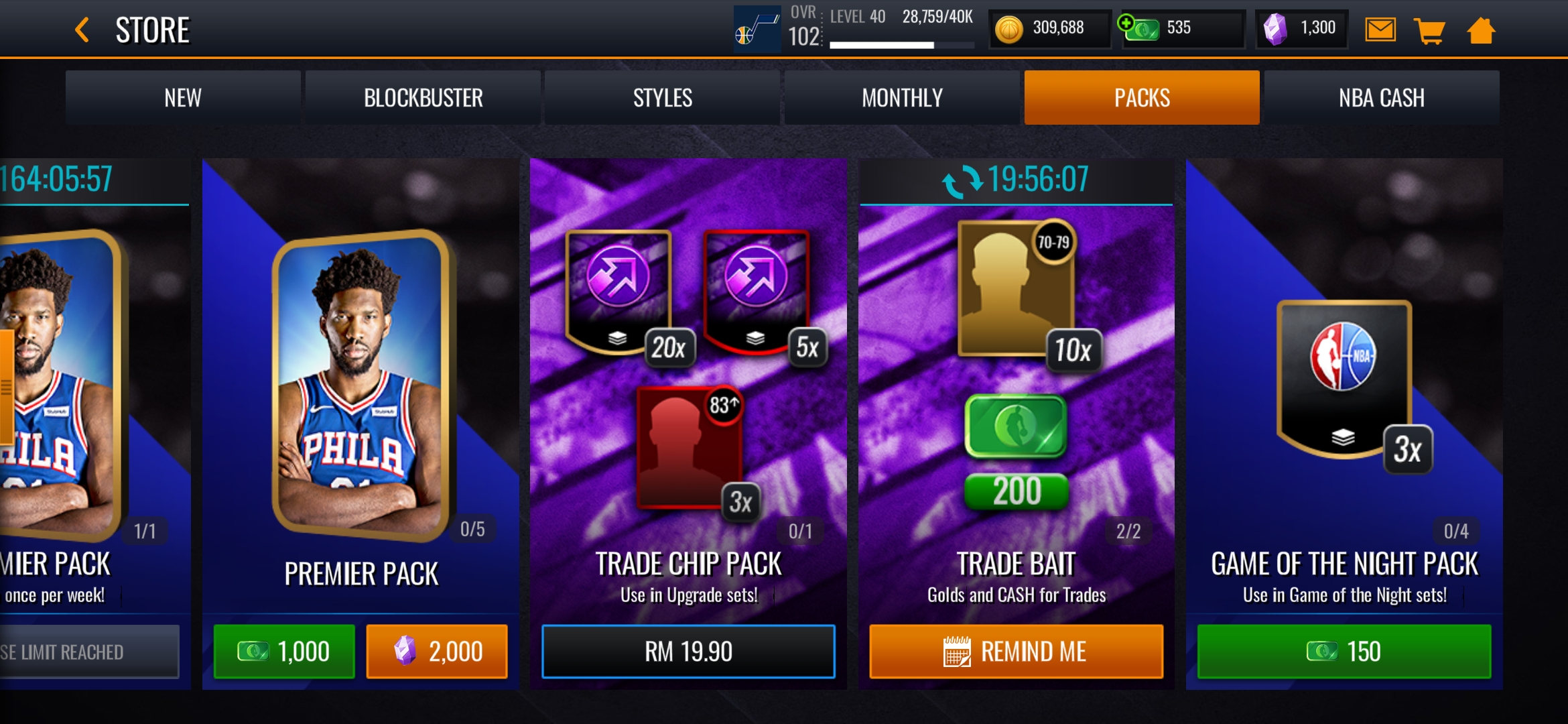Choose the PACKS tab

click(x=1142, y=98)
